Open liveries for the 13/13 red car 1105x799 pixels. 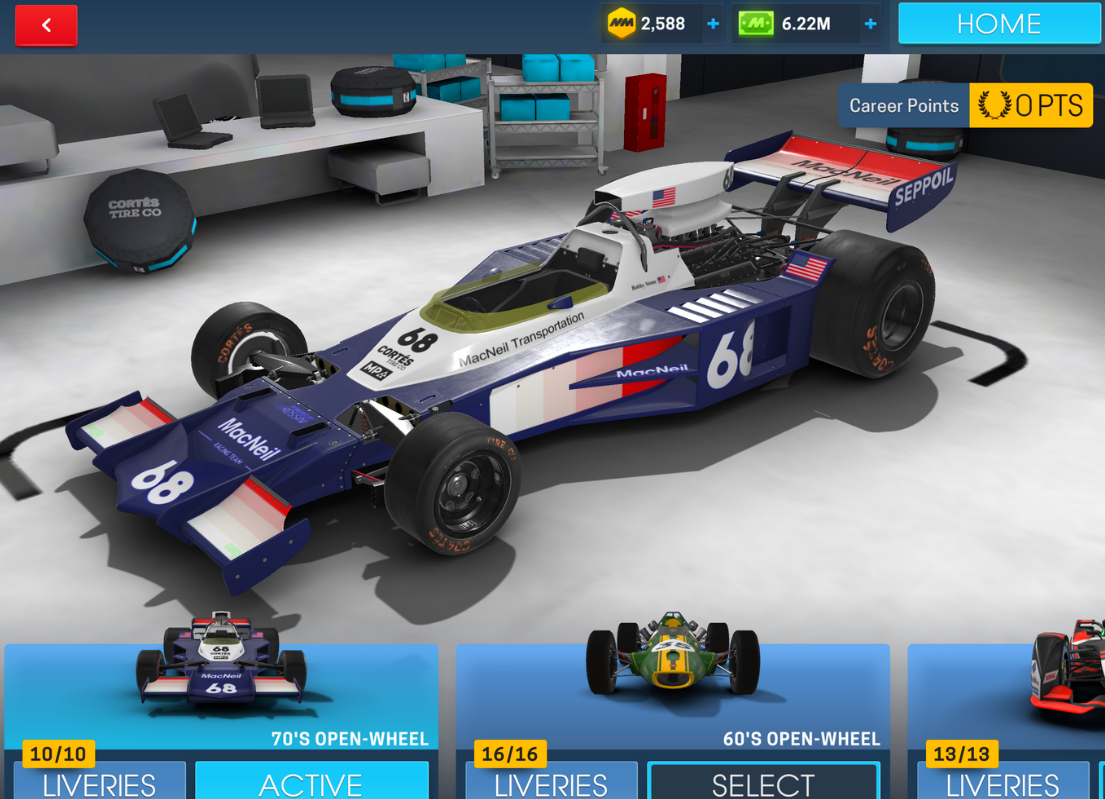[x=1002, y=782]
